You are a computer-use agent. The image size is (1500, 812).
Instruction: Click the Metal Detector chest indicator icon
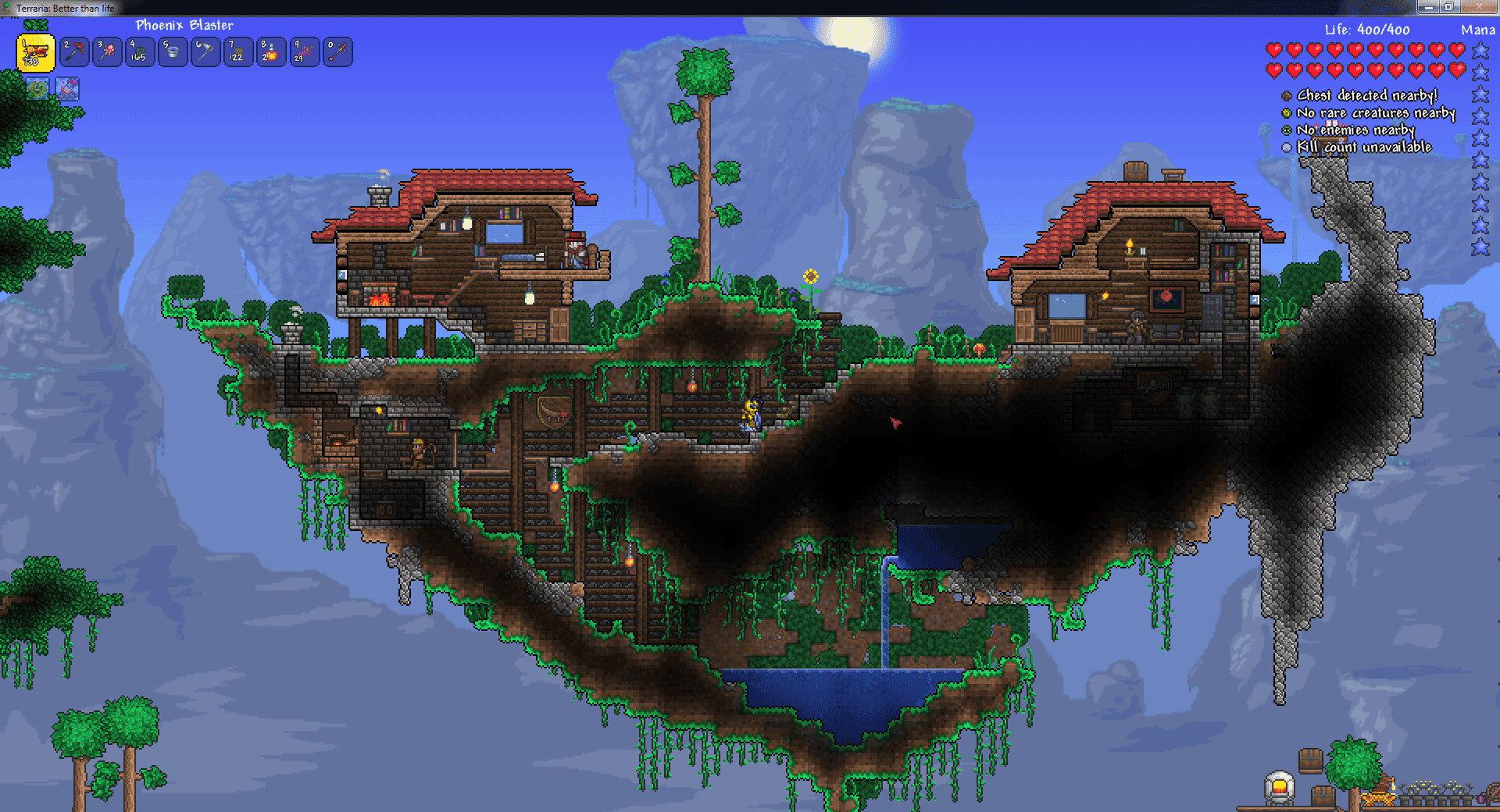1285,95
